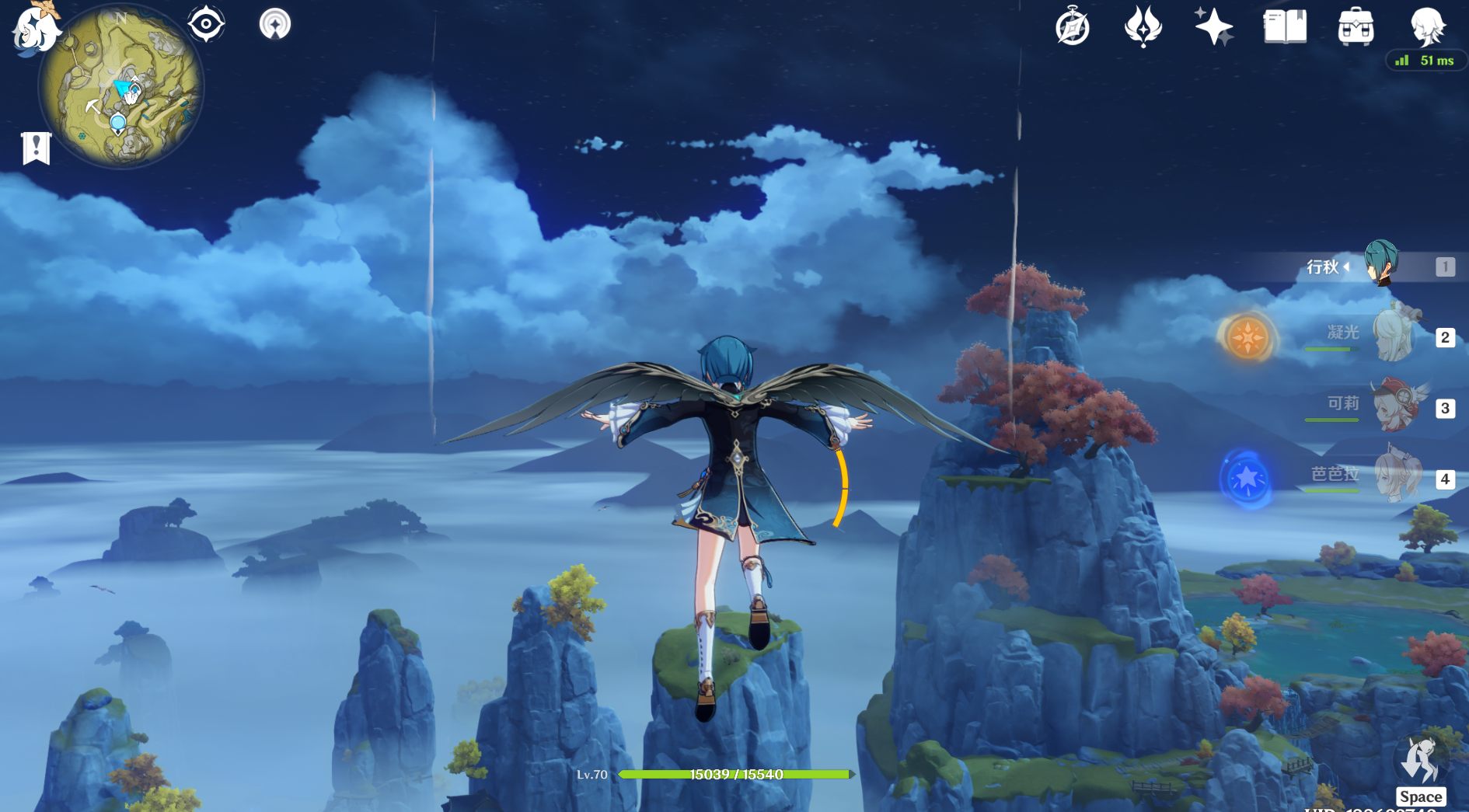Click the quest exclamation banner icon
This screenshot has height=812, width=1469.
pyautogui.click(x=36, y=148)
